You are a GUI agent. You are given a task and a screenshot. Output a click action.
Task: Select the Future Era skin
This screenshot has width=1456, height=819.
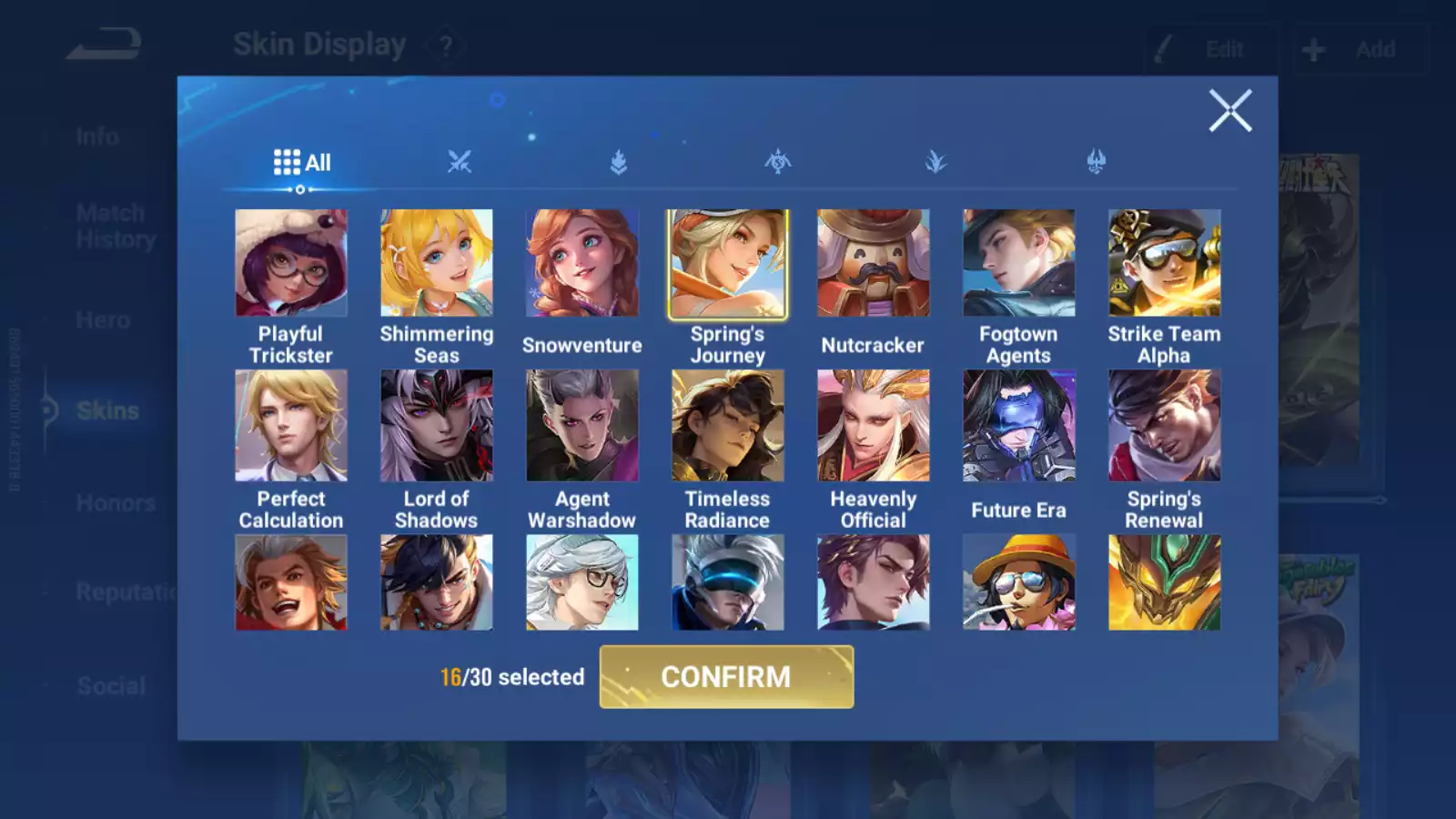(x=1019, y=425)
